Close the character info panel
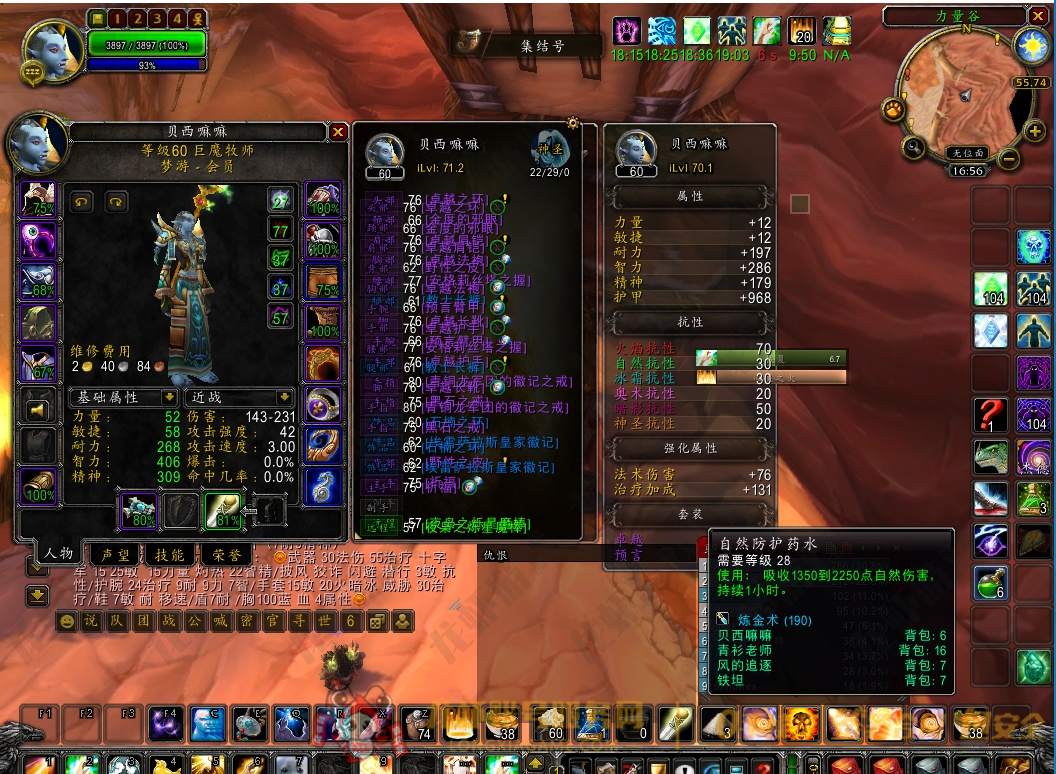This screenshot has width=1056, height=774. pos(338,132)
